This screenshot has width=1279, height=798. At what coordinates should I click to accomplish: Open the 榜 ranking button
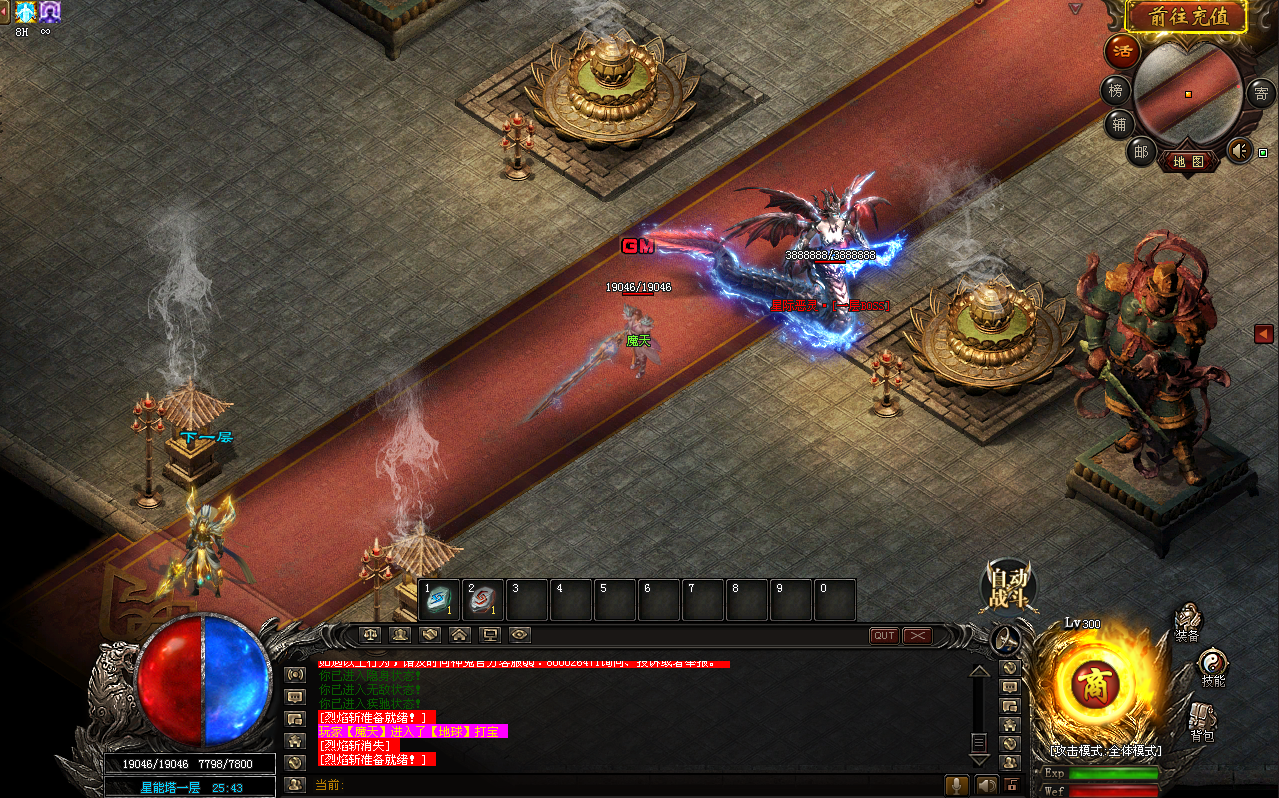pos(1116,91)
